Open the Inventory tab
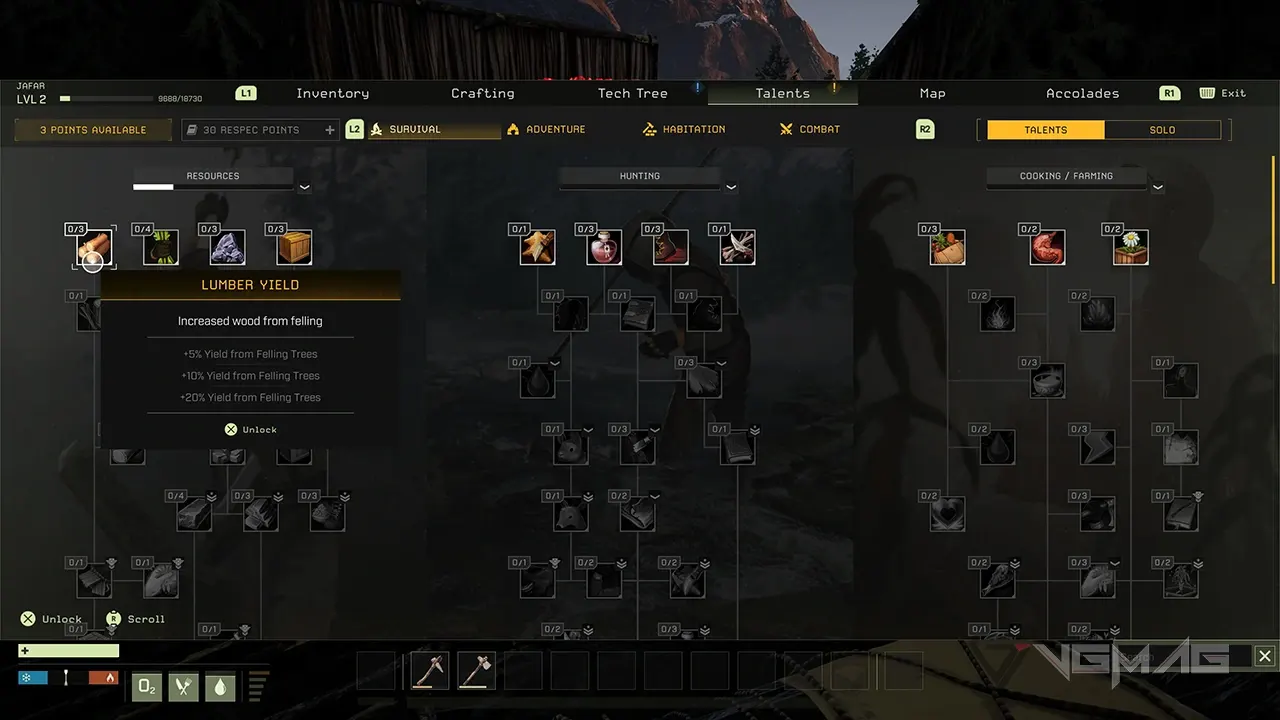Viewport: 1280px width, 720px height. click(332, 93)
